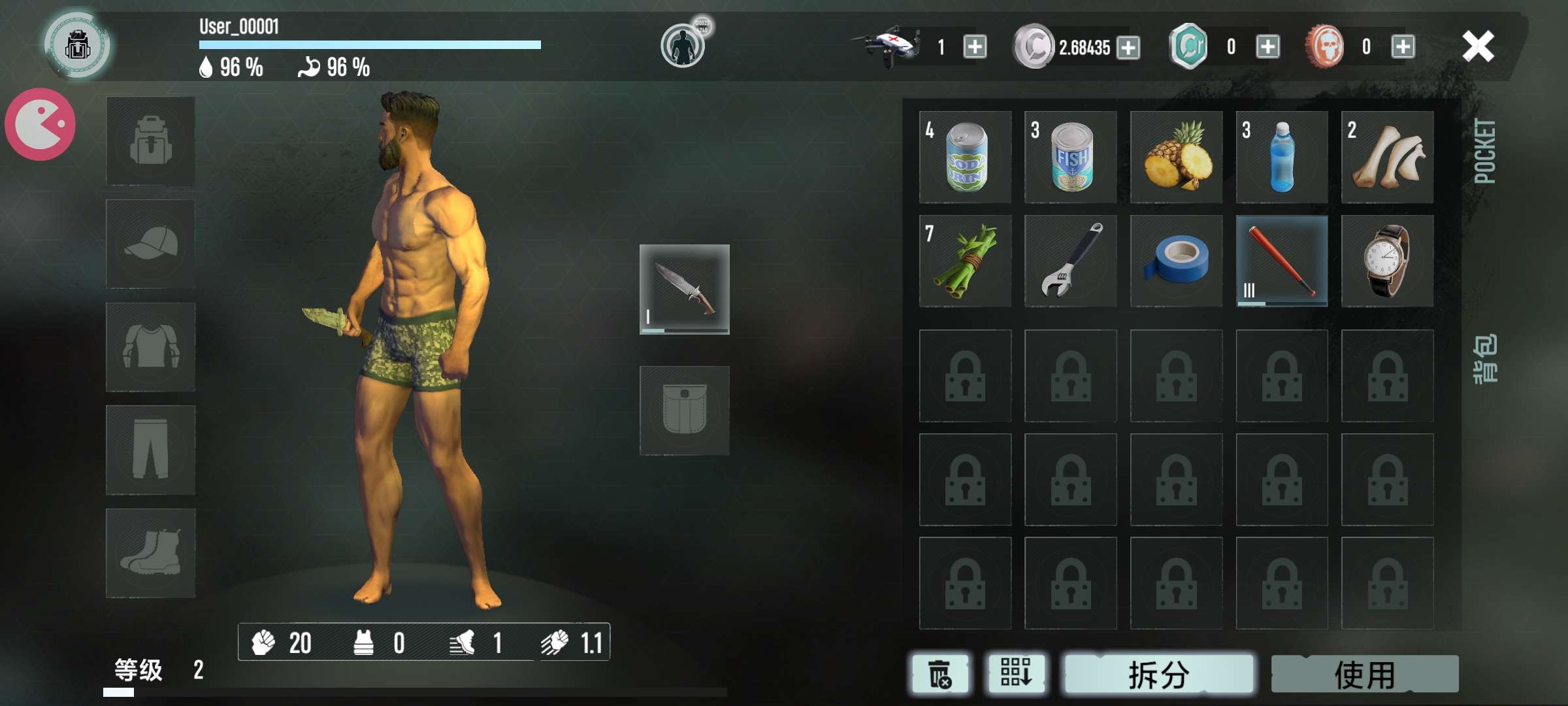Viewport: 1568px width, 706px height.
Task: Pick the pineapple item
Action: pyautogui.click(x=1176, y=157)
